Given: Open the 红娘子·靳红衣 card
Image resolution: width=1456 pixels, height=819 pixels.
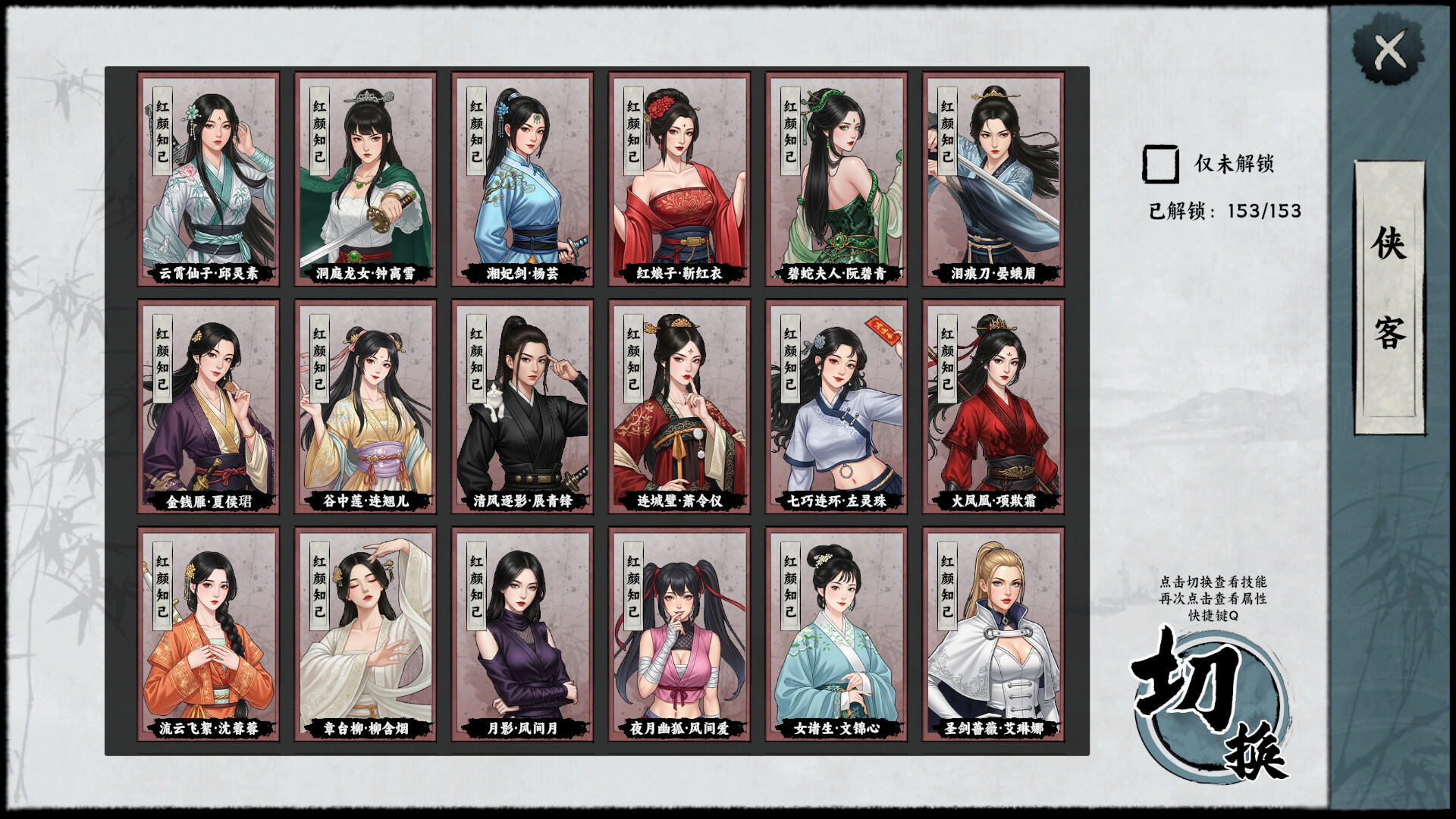Looking at the screenshot, I should 679,178.
